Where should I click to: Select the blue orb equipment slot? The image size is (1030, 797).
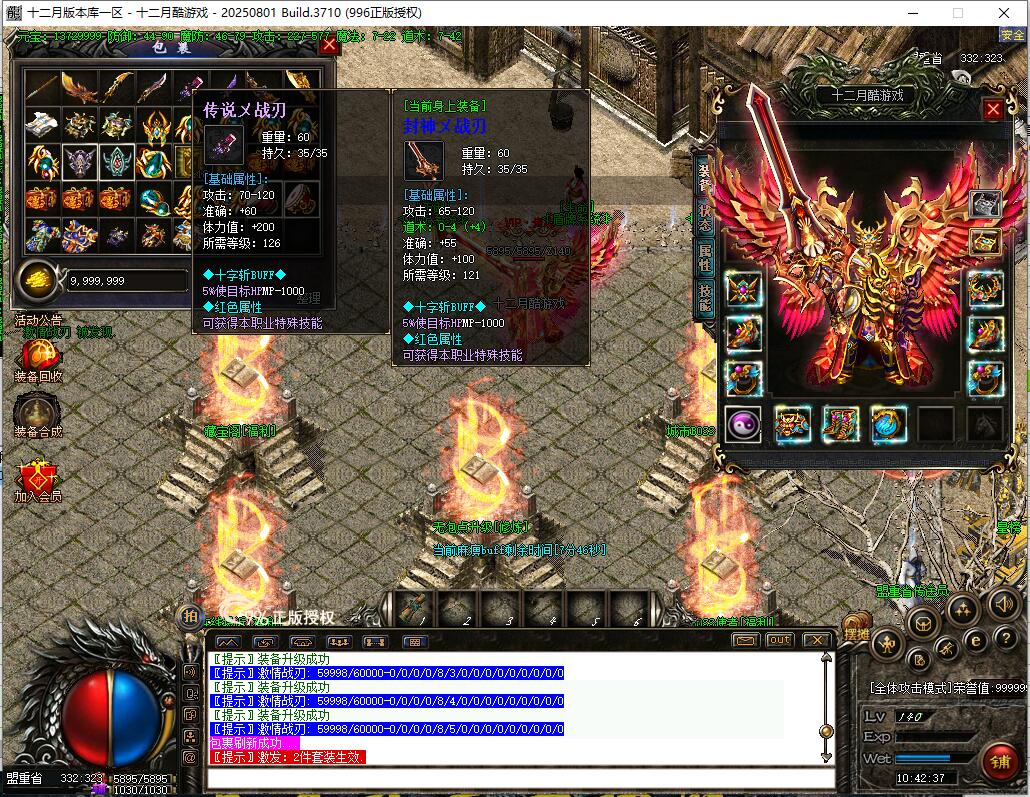tap(888, 424)
